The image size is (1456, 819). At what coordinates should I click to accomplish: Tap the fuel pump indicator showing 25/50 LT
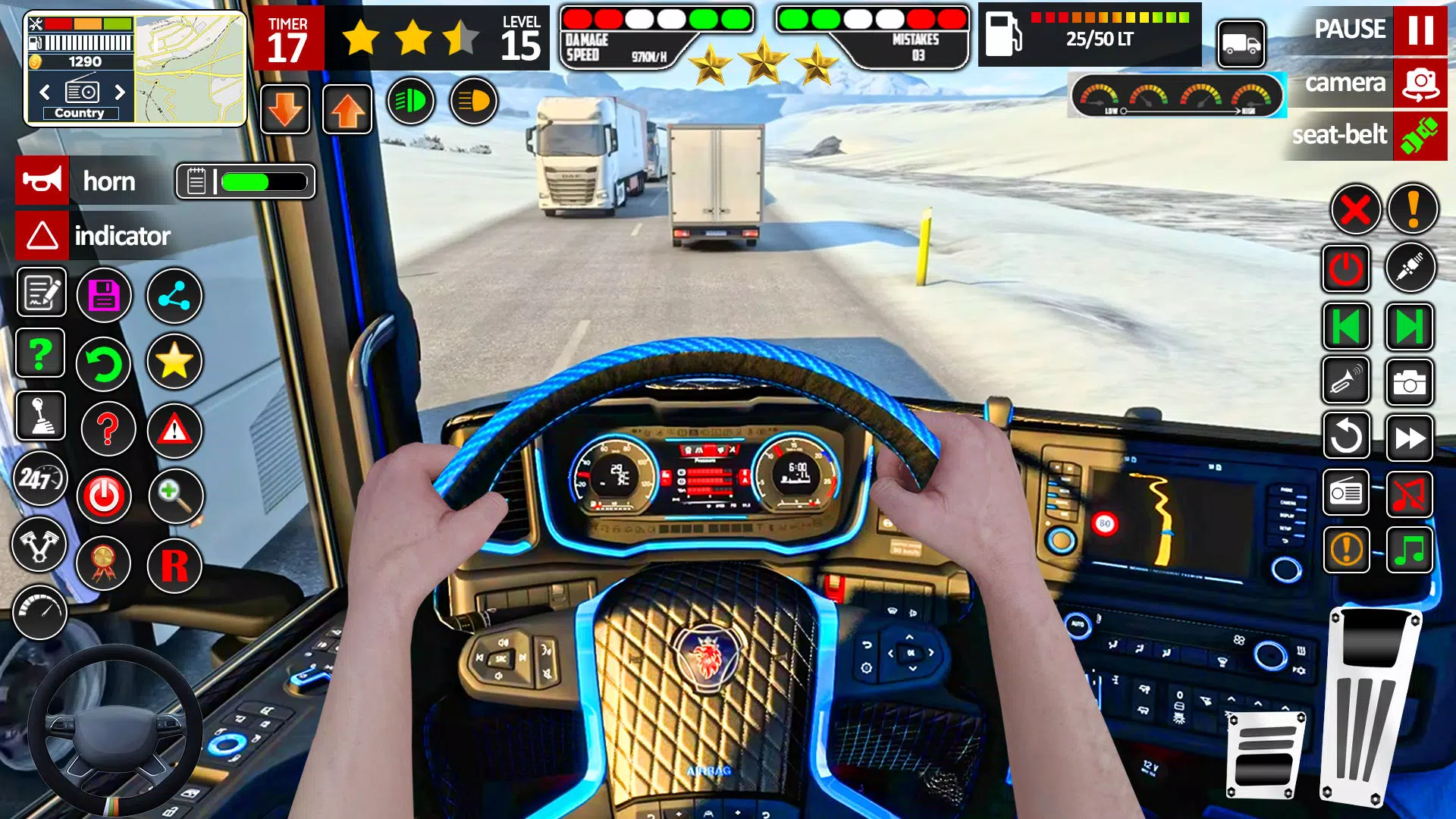[x=1092, y=34]
